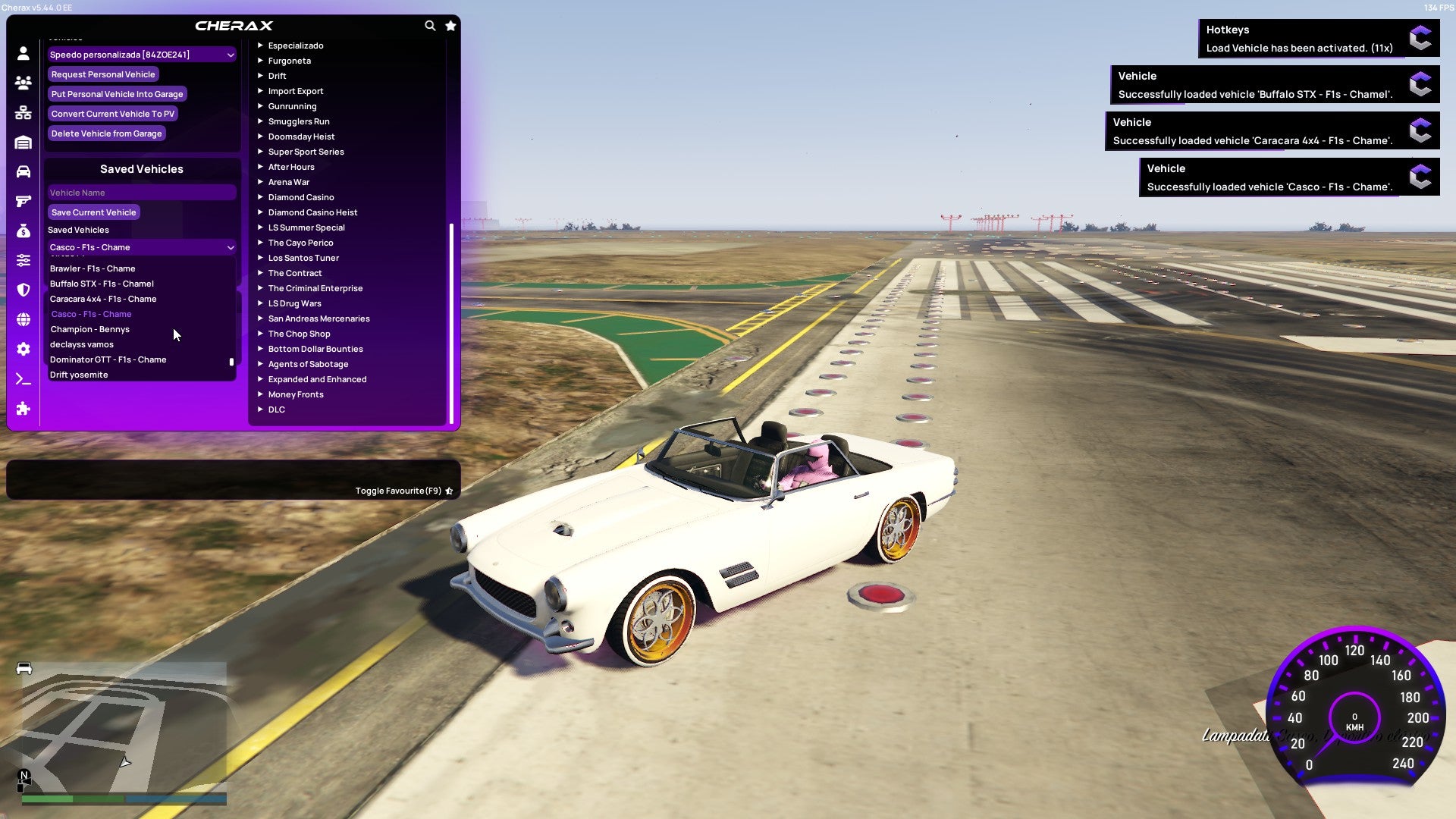Image resolution: width=1456 pixels, height=819 pixels.
Task: Open the Network/Session icon in the sidebar
Action: point(23,112)
